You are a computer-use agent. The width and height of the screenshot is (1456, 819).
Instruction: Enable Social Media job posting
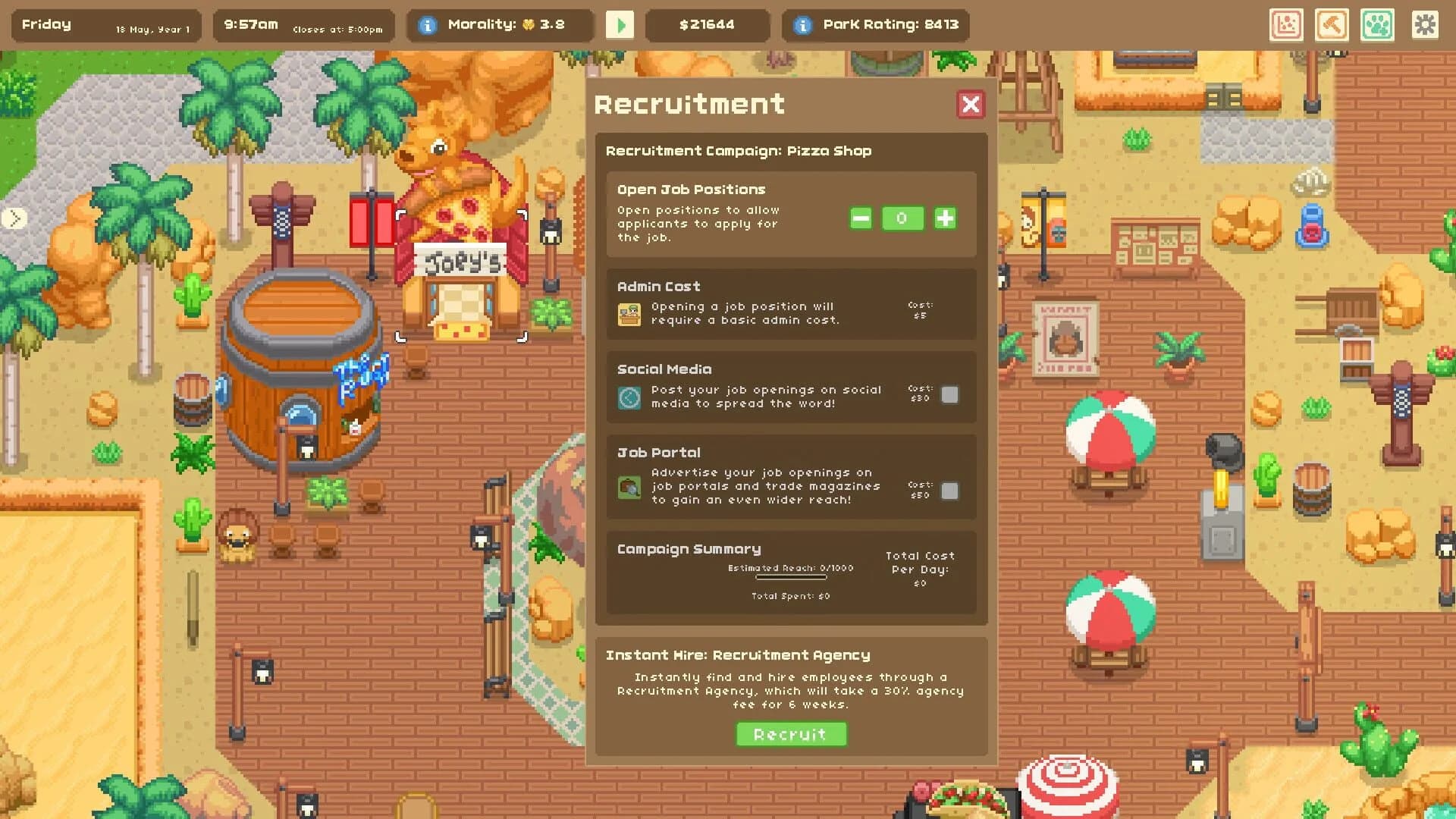tap(950, 395)
